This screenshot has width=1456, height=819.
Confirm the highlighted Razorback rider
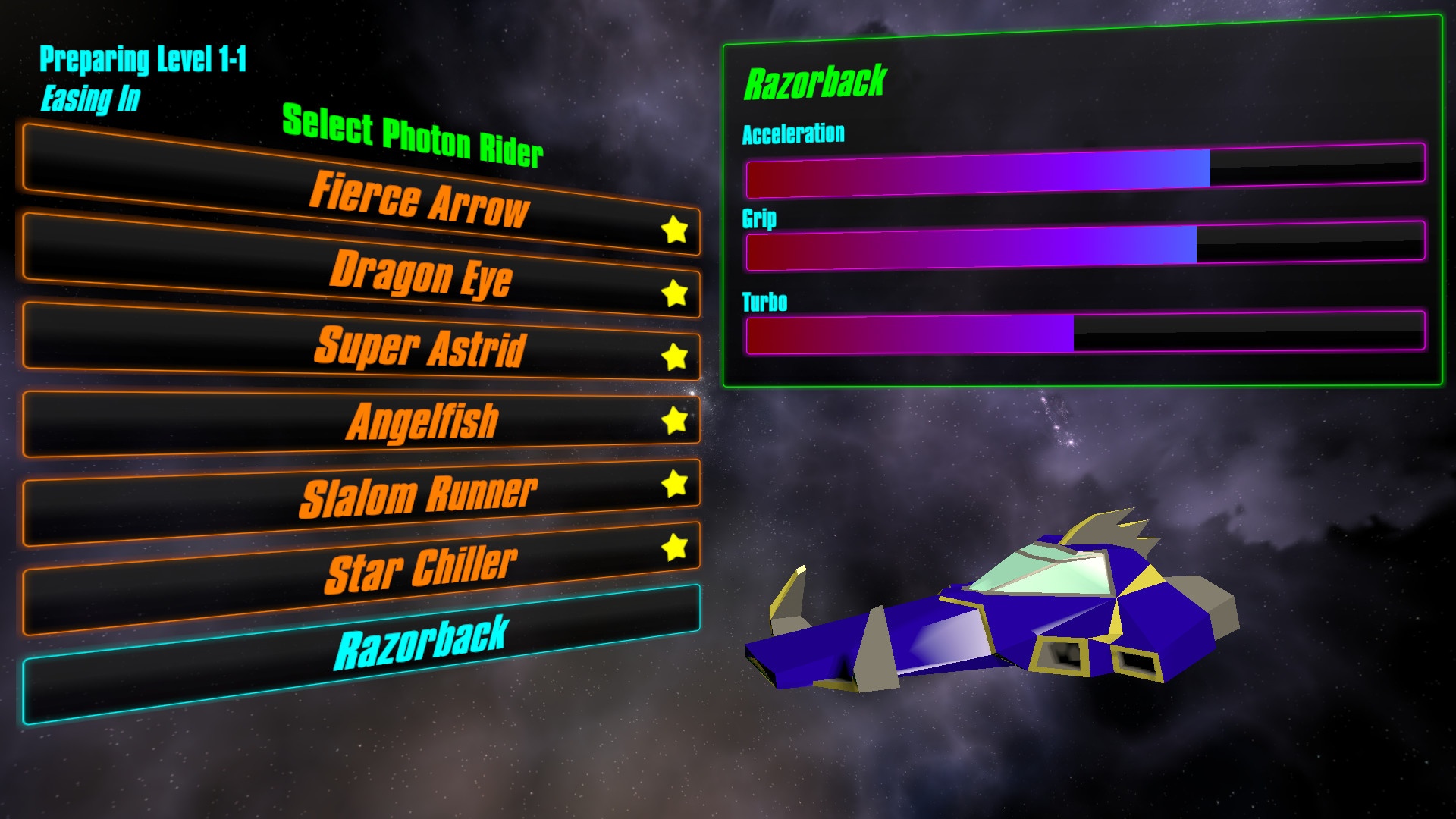(x=422, y=645)
